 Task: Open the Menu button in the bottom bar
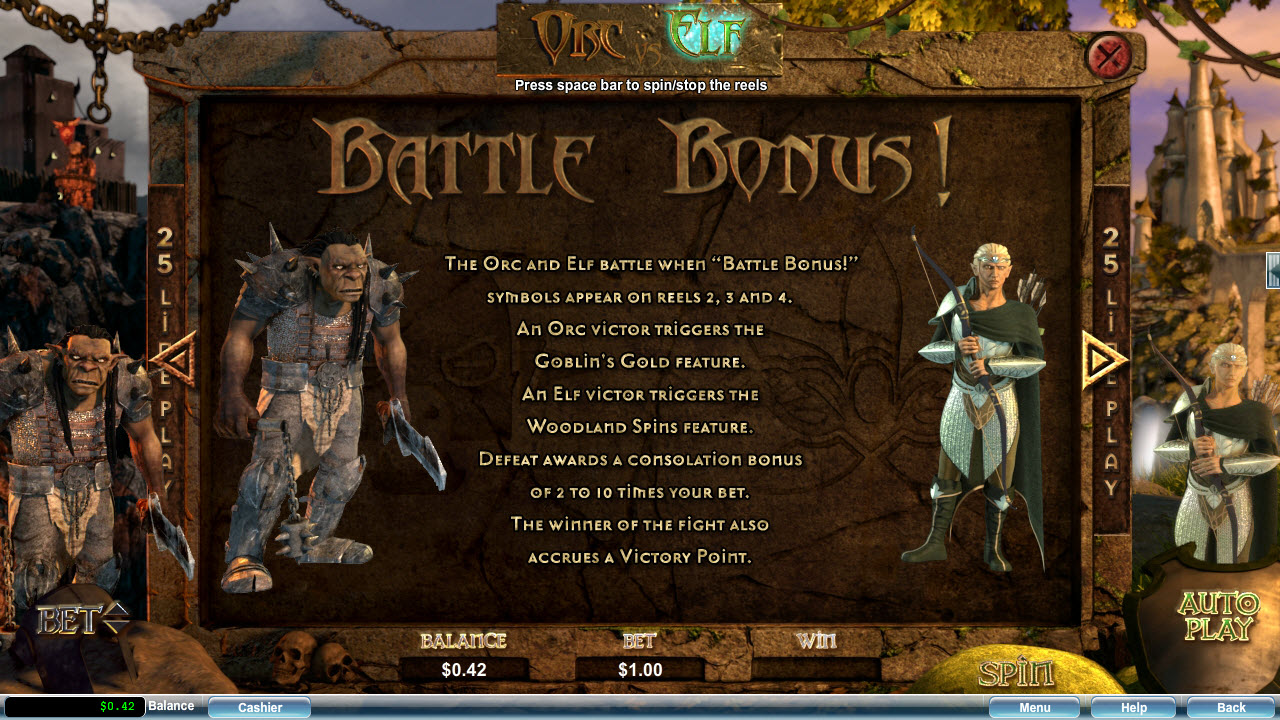pos(1034,707)
